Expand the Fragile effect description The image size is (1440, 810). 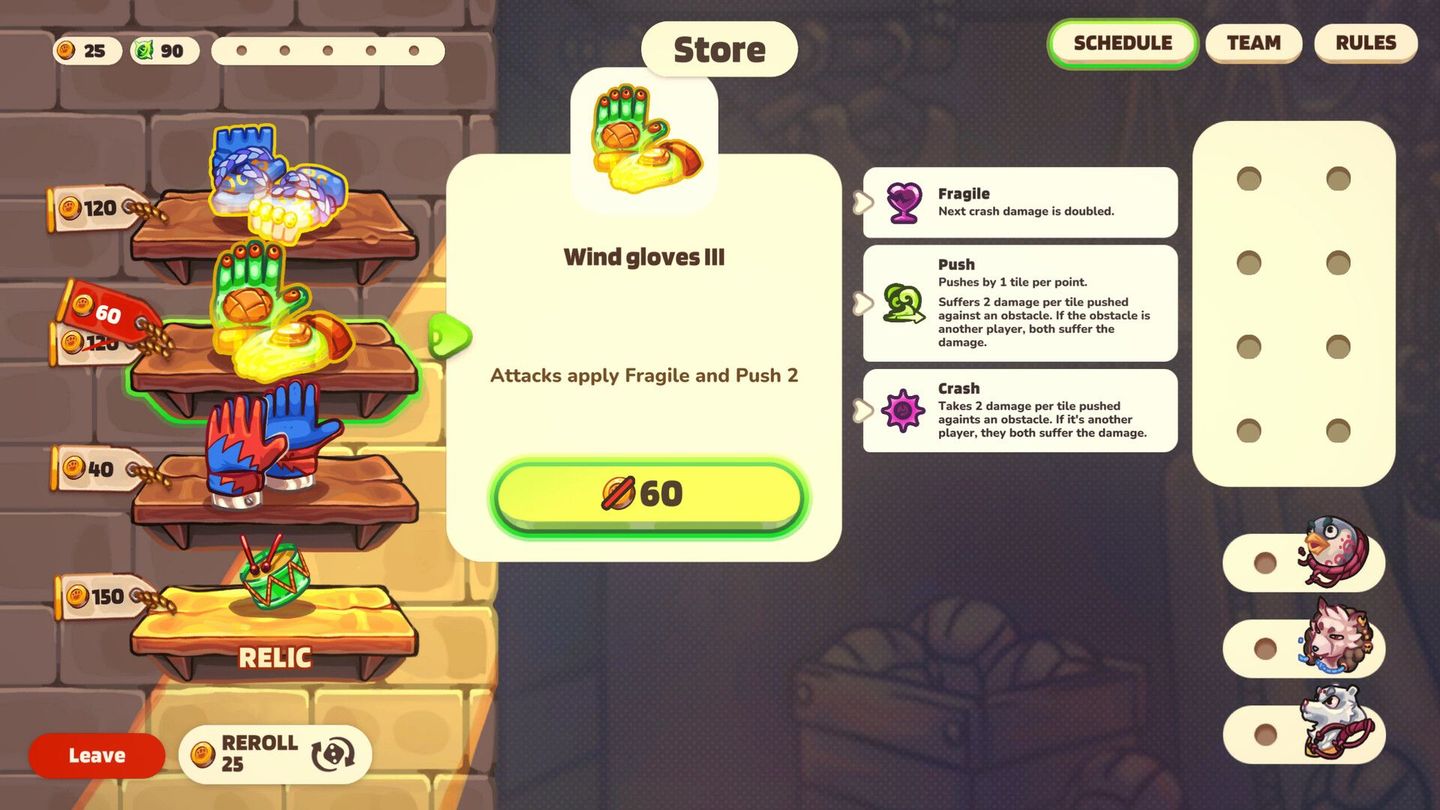point(861,202)
